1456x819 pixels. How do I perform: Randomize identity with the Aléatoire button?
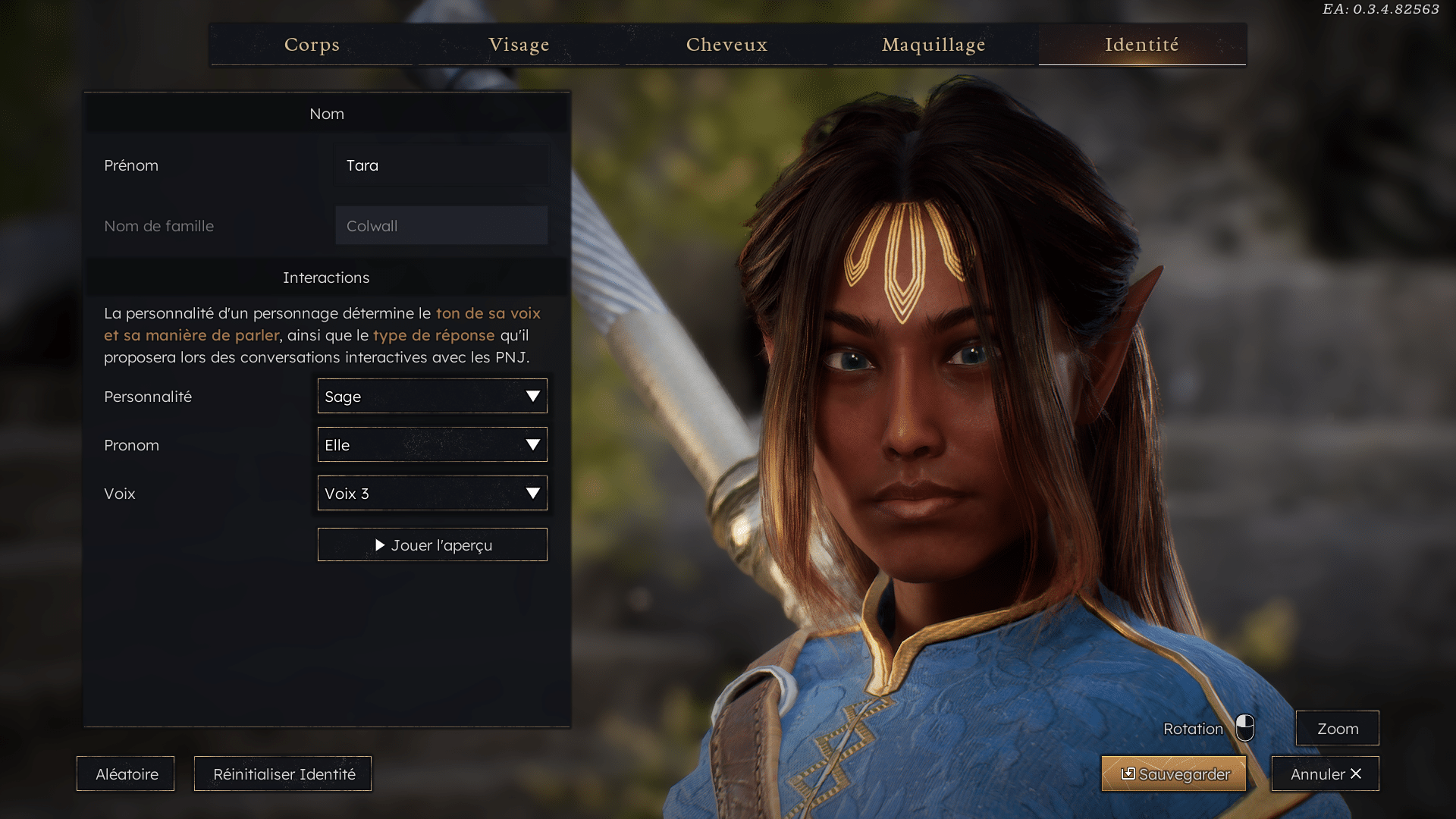click(126, 774)
